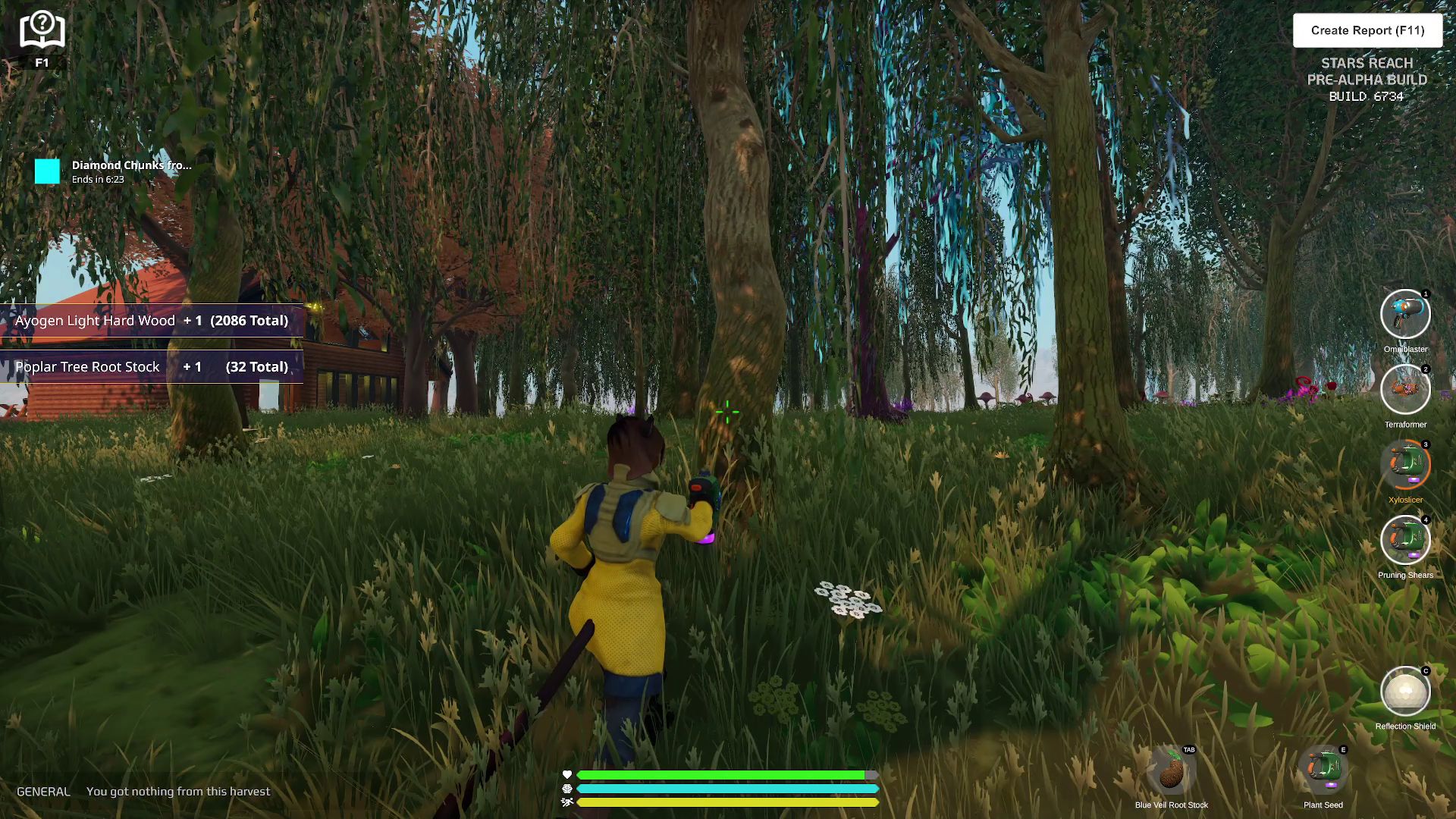Use the Plant Seed action icon
The image size is (1456, 819).
click(1323, 770)
